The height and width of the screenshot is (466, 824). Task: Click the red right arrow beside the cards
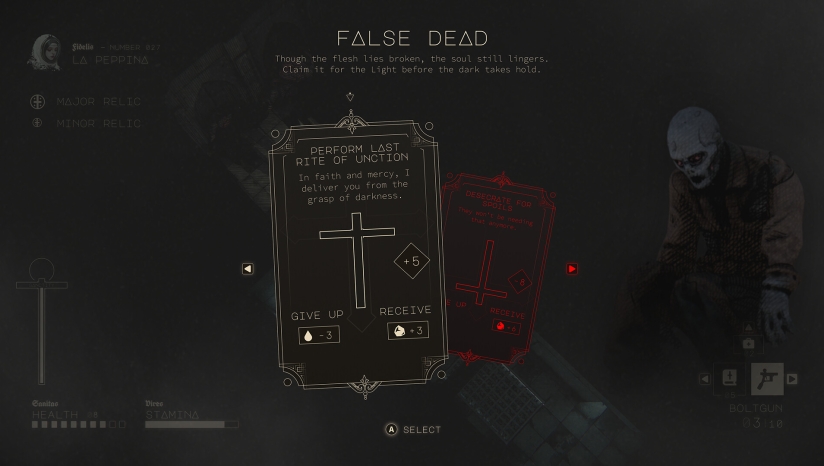pyautogui.click(x=572, y=269)
